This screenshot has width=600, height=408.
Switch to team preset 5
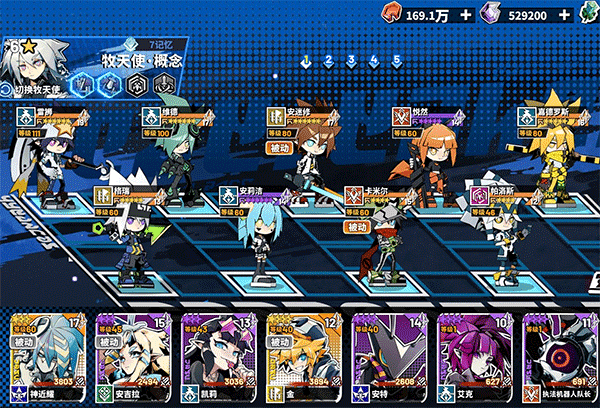(x=397, y=60)
